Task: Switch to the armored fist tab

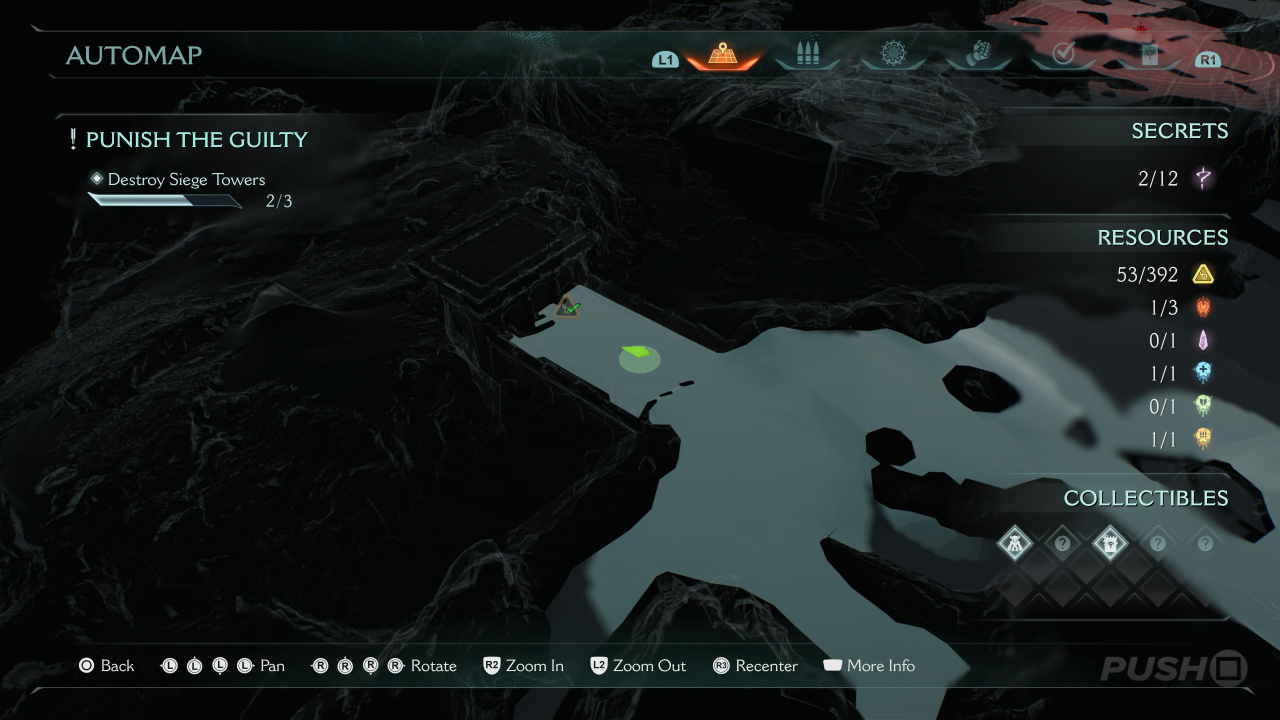Action: [x=977, y=54]
